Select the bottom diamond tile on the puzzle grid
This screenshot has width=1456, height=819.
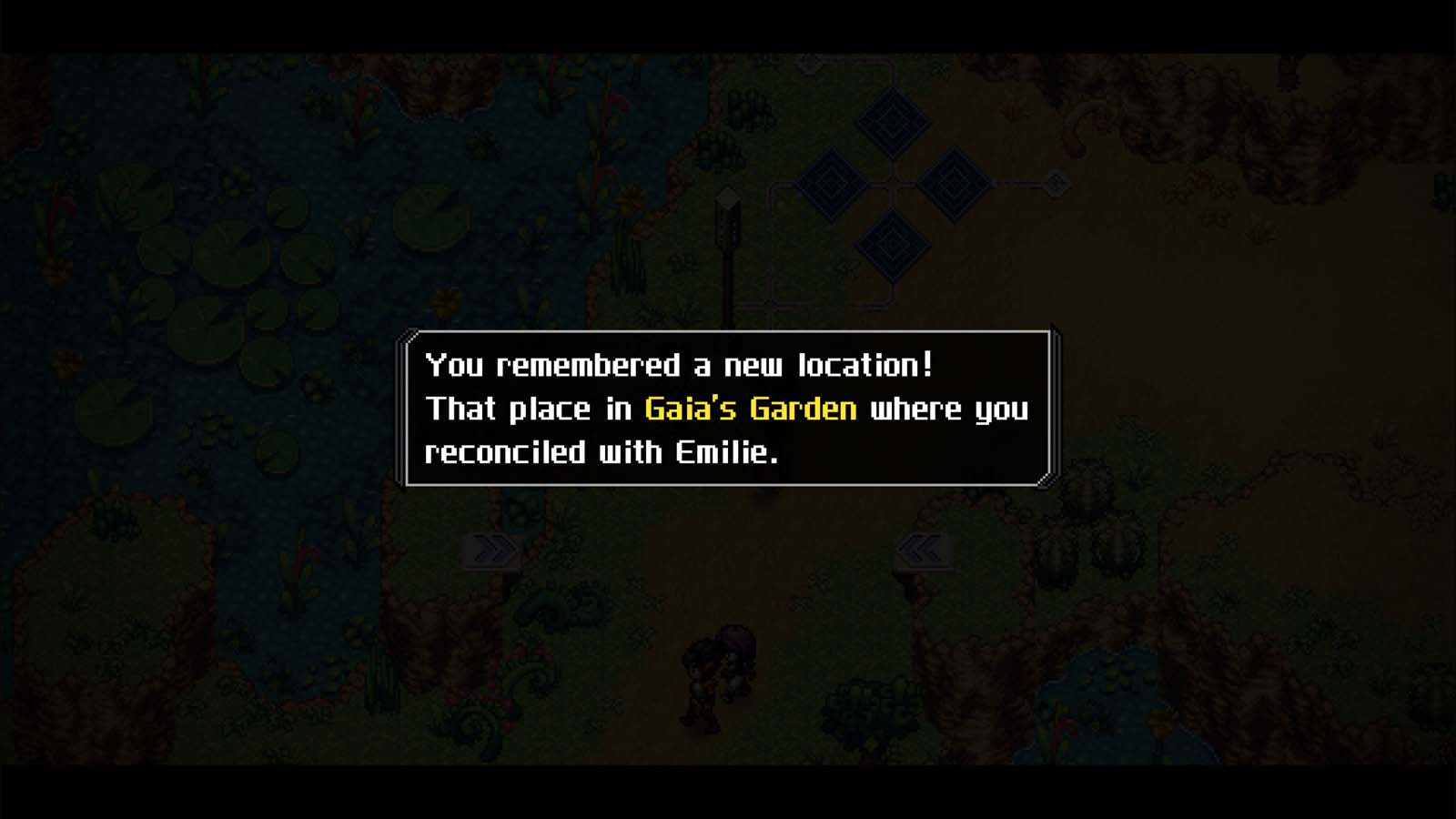click(x=893, y=246)
